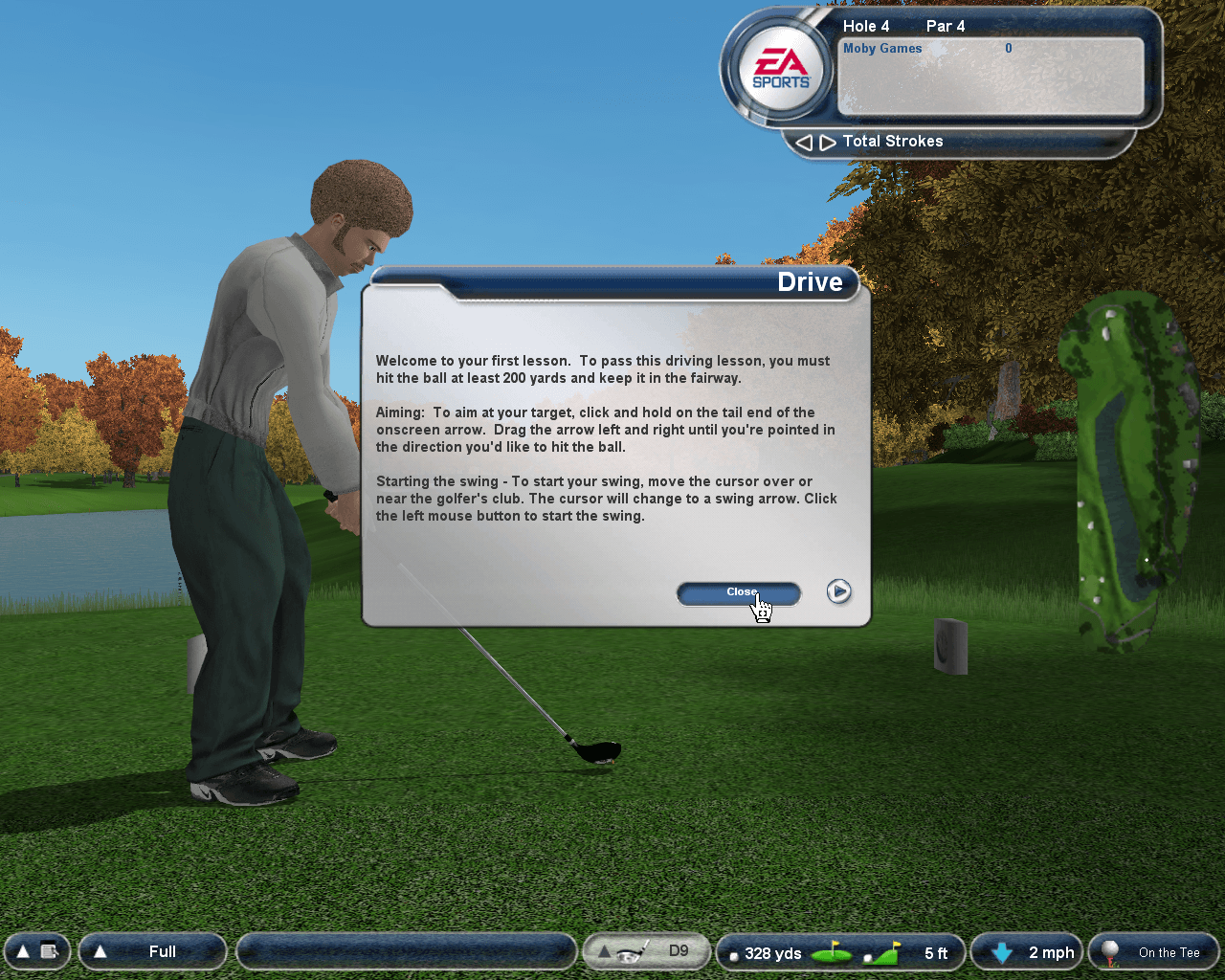Close the Drive lesson dialog
This screenshot has width=1225, height=980.
click(738, 593)
